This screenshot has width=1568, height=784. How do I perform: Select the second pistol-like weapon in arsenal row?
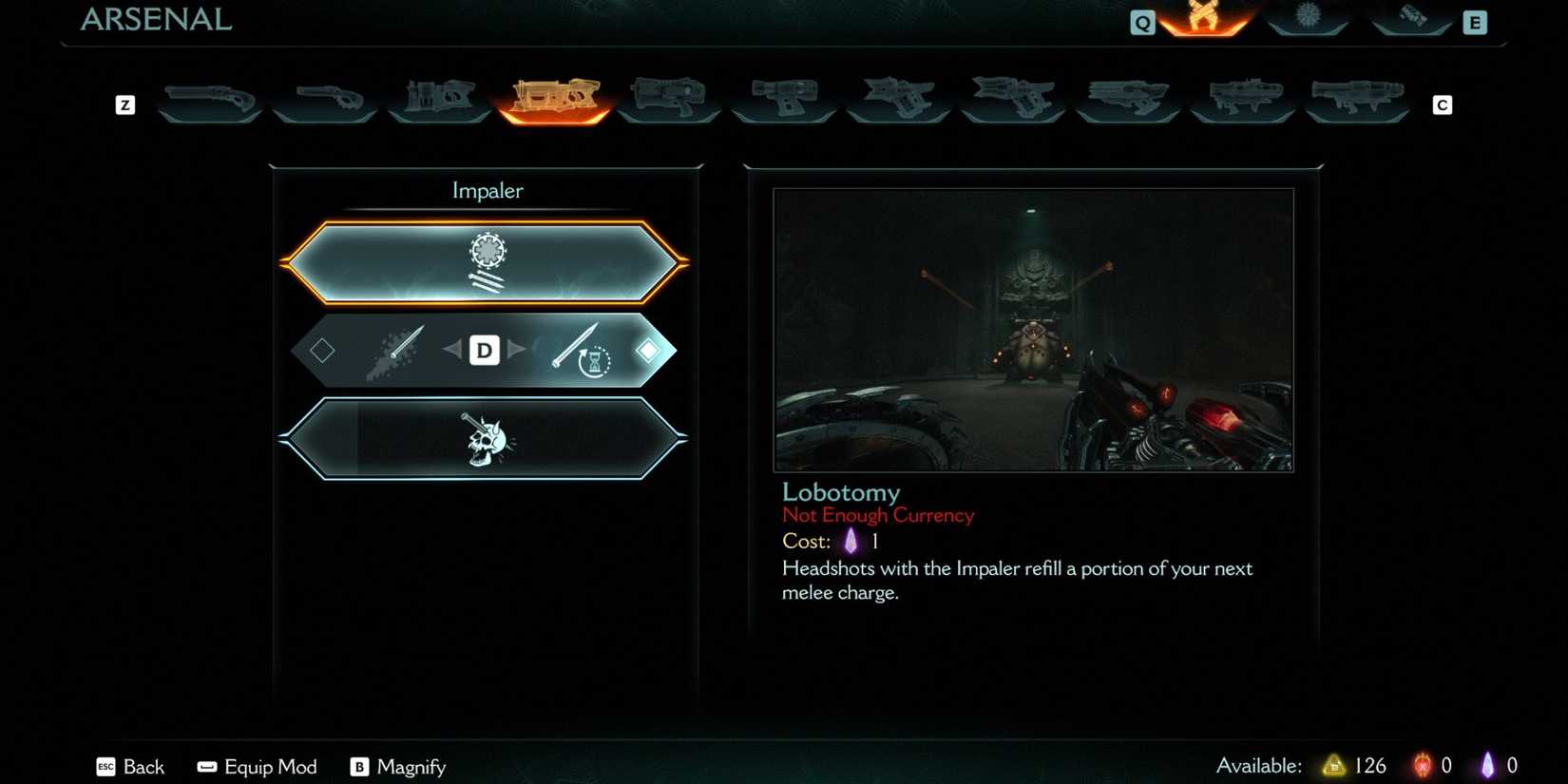325,95
